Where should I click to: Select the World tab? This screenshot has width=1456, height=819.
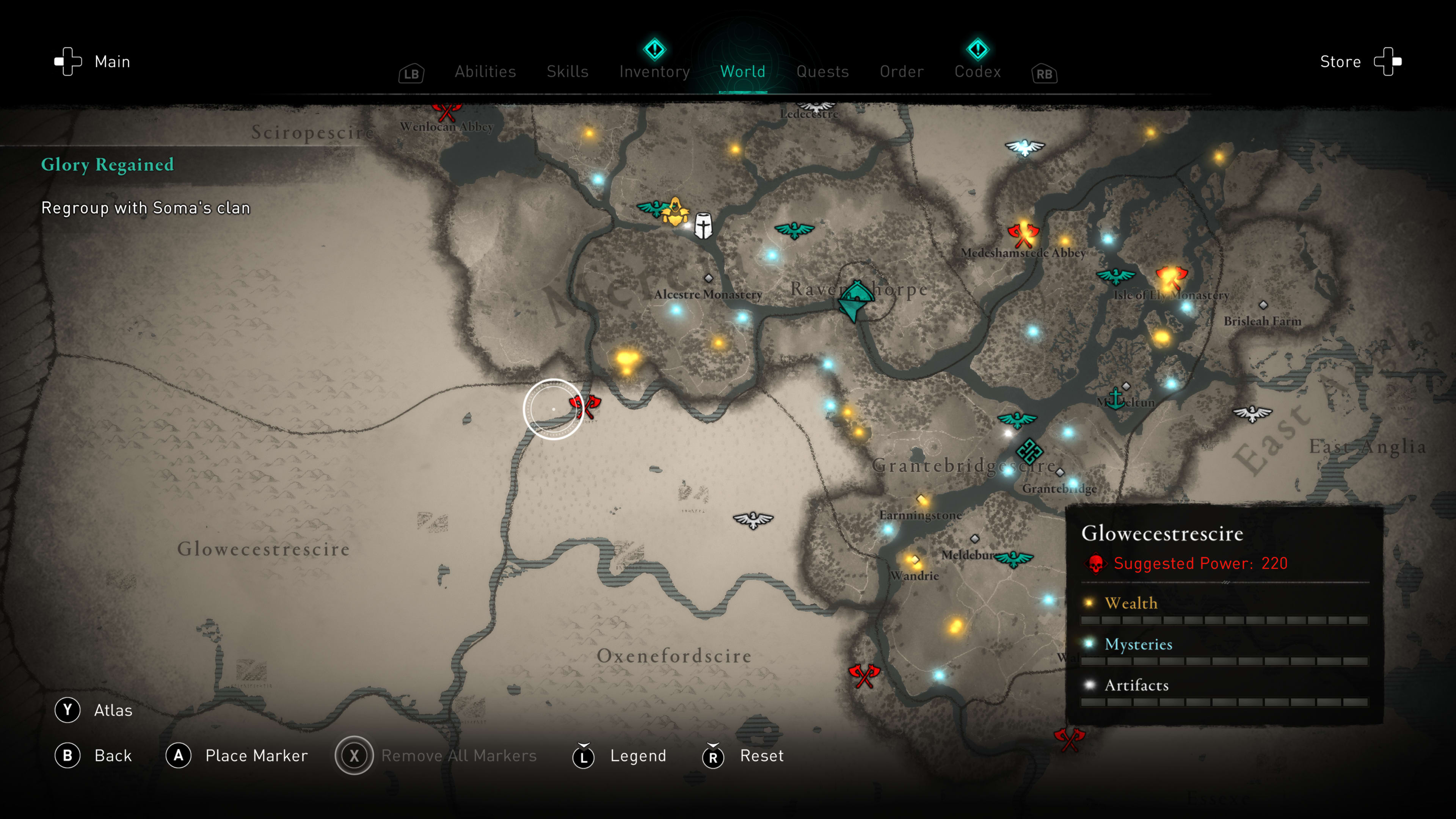[743, 72]
